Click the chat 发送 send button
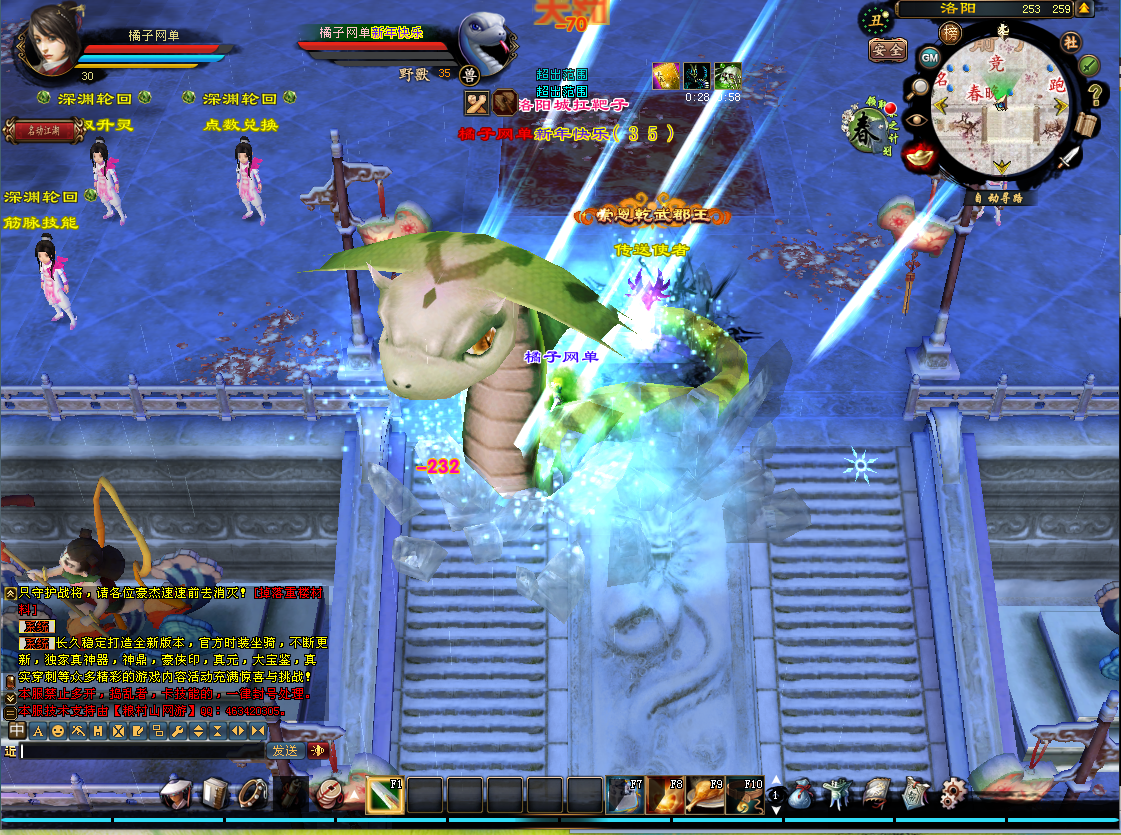The height and width of the screenshot is (835, 1121). point(284,750)
